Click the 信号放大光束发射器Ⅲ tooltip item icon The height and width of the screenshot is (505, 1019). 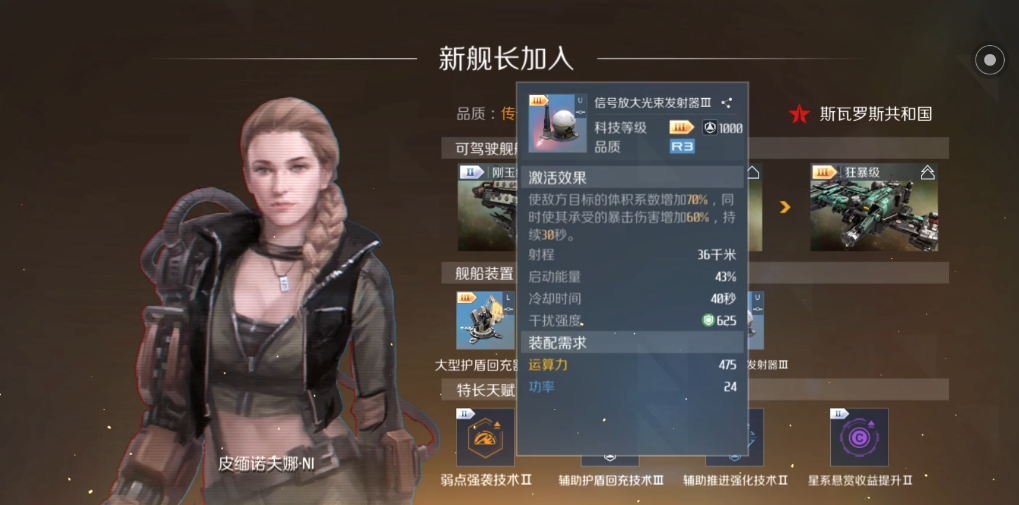pyautogui.click(x=557, y=123)
